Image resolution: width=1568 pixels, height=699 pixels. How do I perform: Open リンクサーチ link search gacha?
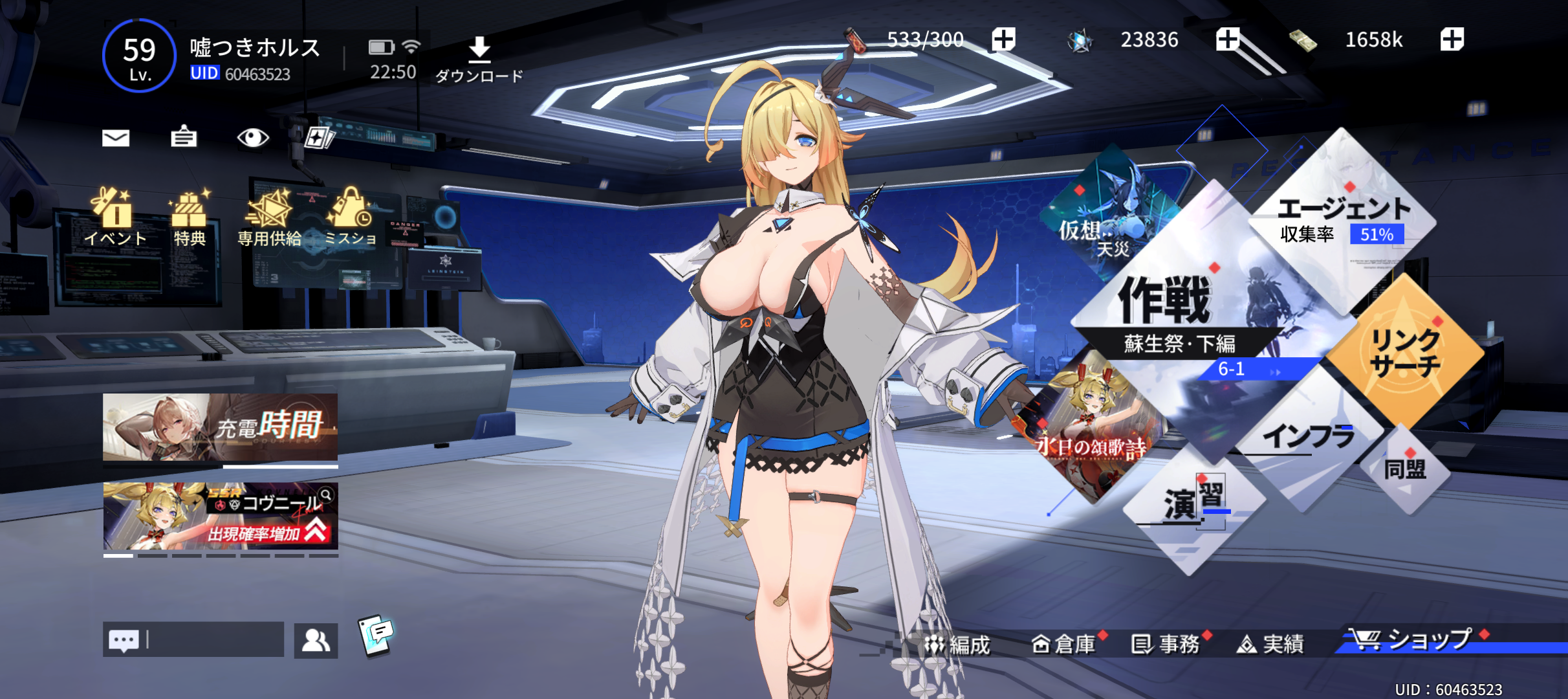pyautogui.click(x=1405, y=353)
